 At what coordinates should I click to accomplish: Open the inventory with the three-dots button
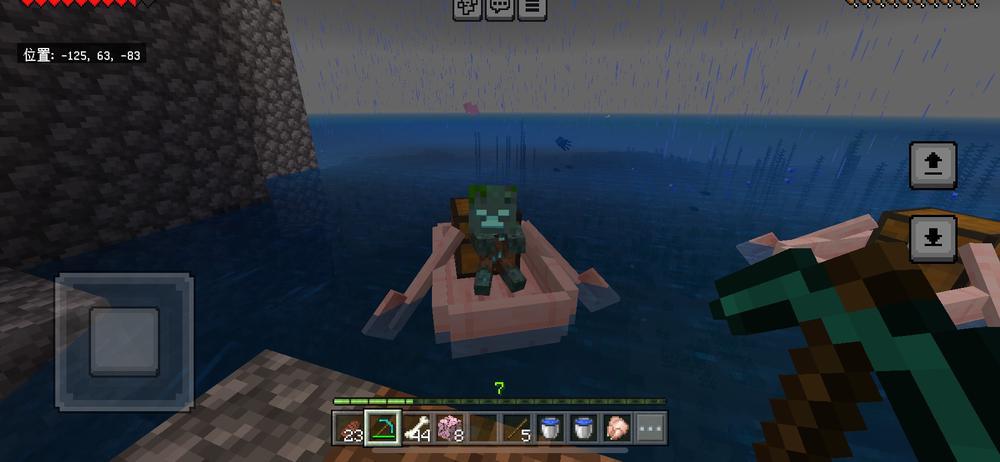click(x=651, y=427)
